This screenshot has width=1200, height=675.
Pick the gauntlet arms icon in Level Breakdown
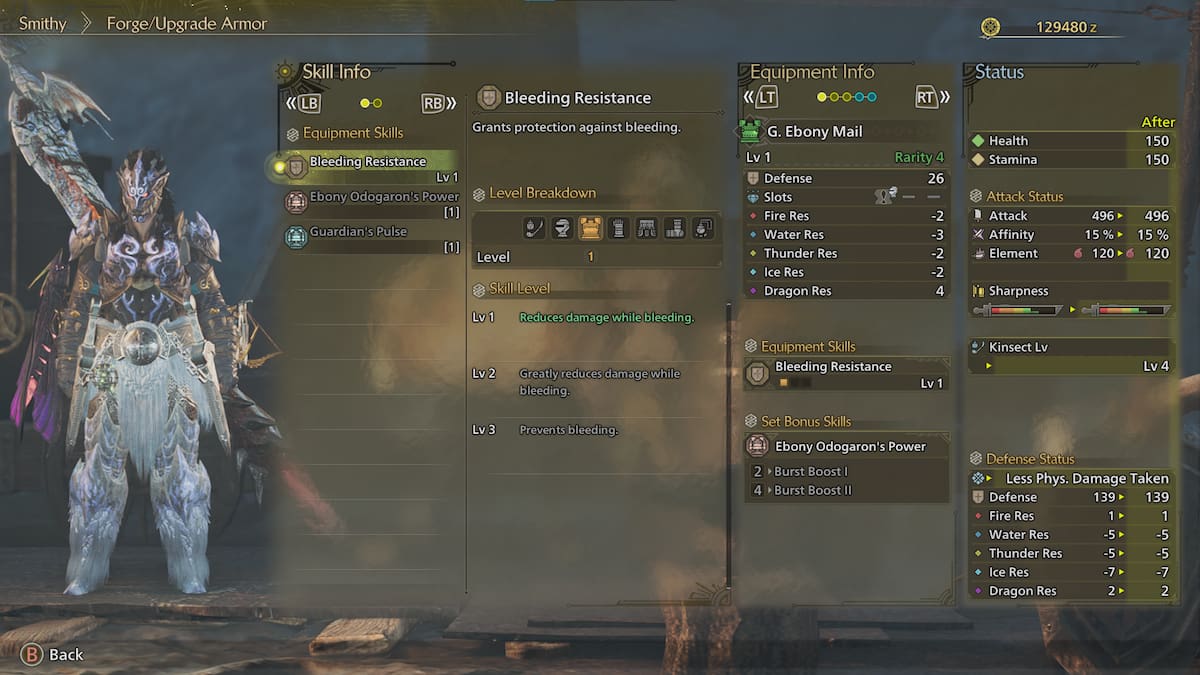(618, 228)
